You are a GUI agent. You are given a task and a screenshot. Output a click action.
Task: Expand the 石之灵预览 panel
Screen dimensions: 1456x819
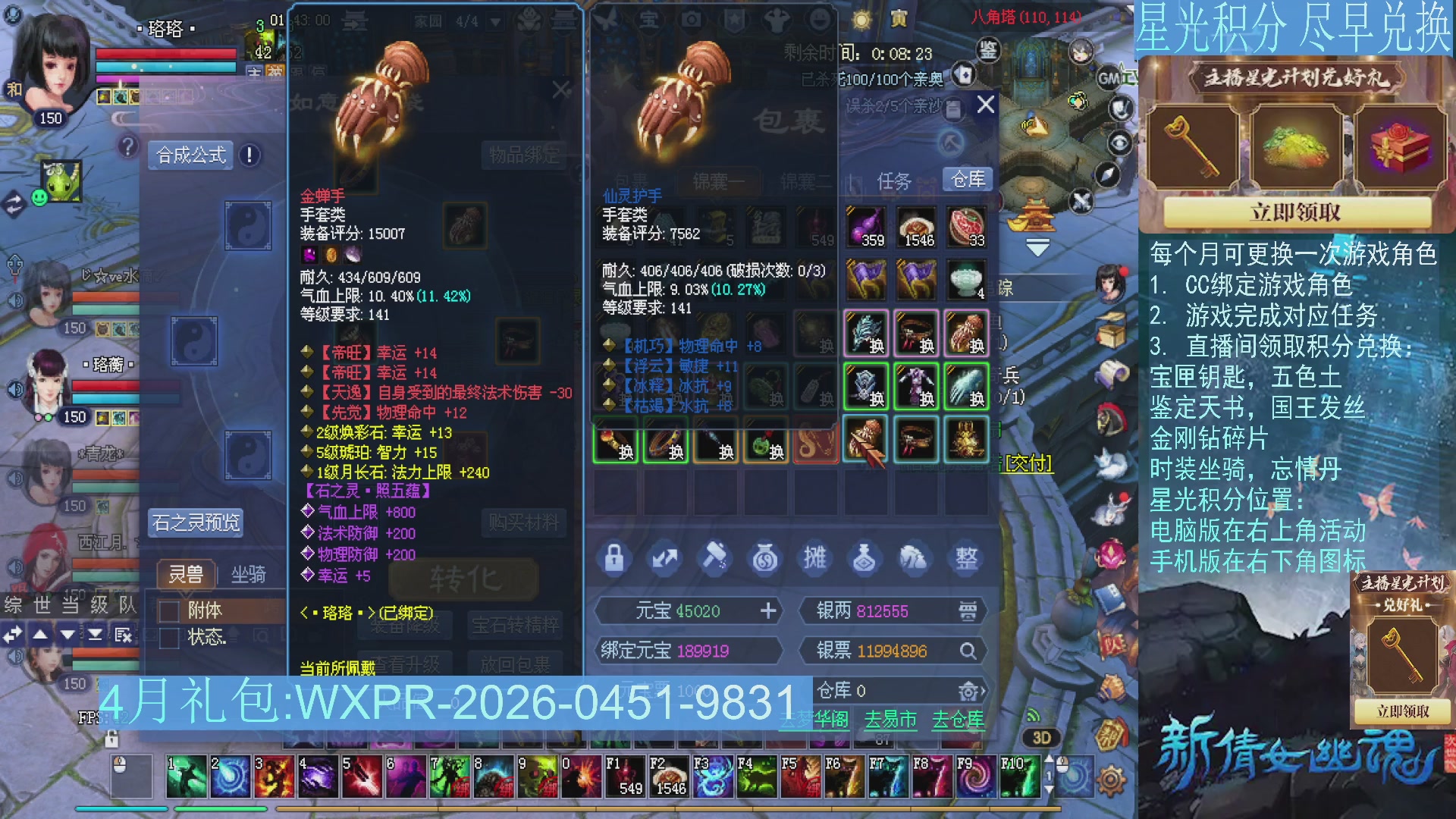(196, 524)
